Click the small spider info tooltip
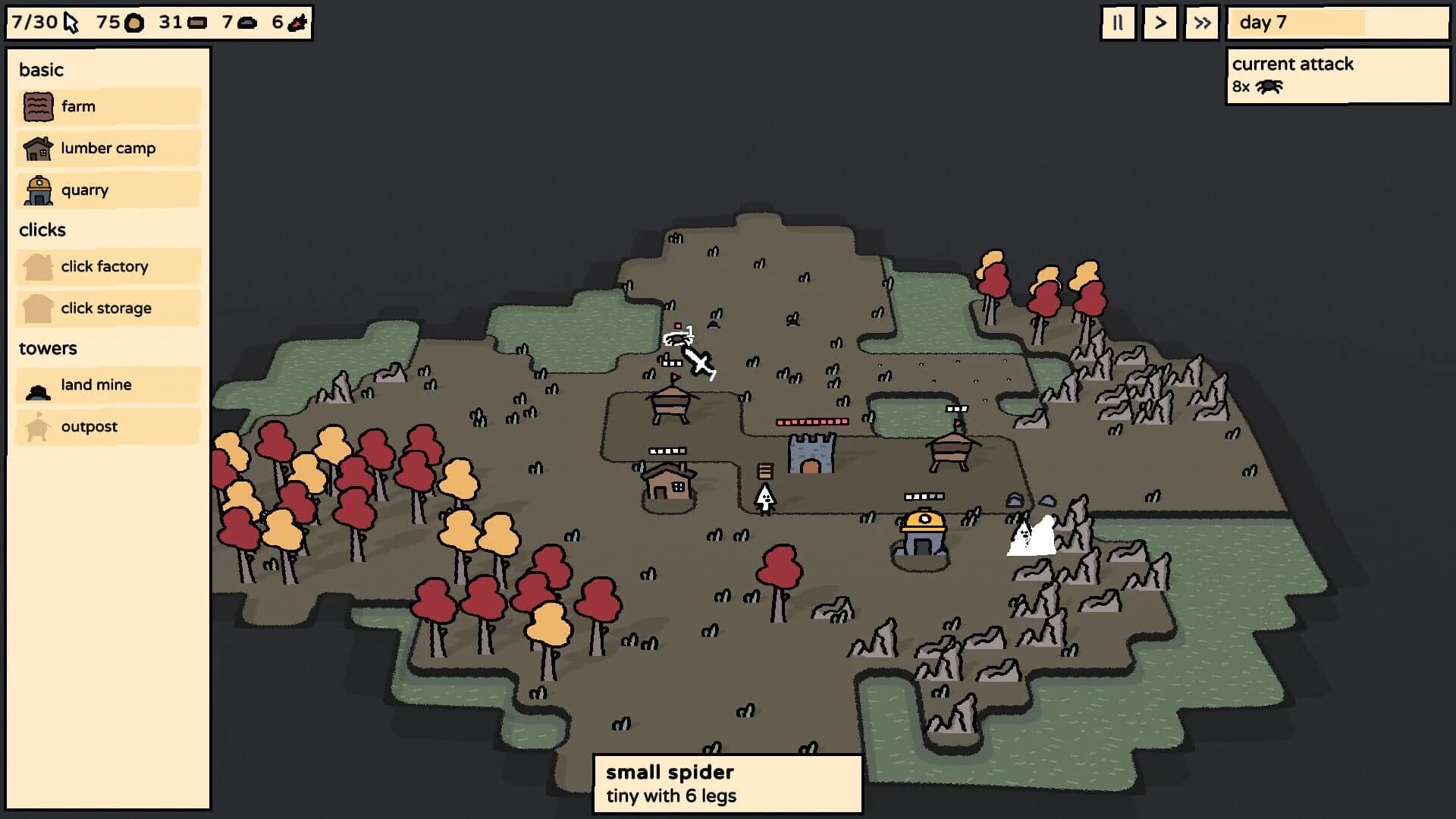 (x=727, y=784)
